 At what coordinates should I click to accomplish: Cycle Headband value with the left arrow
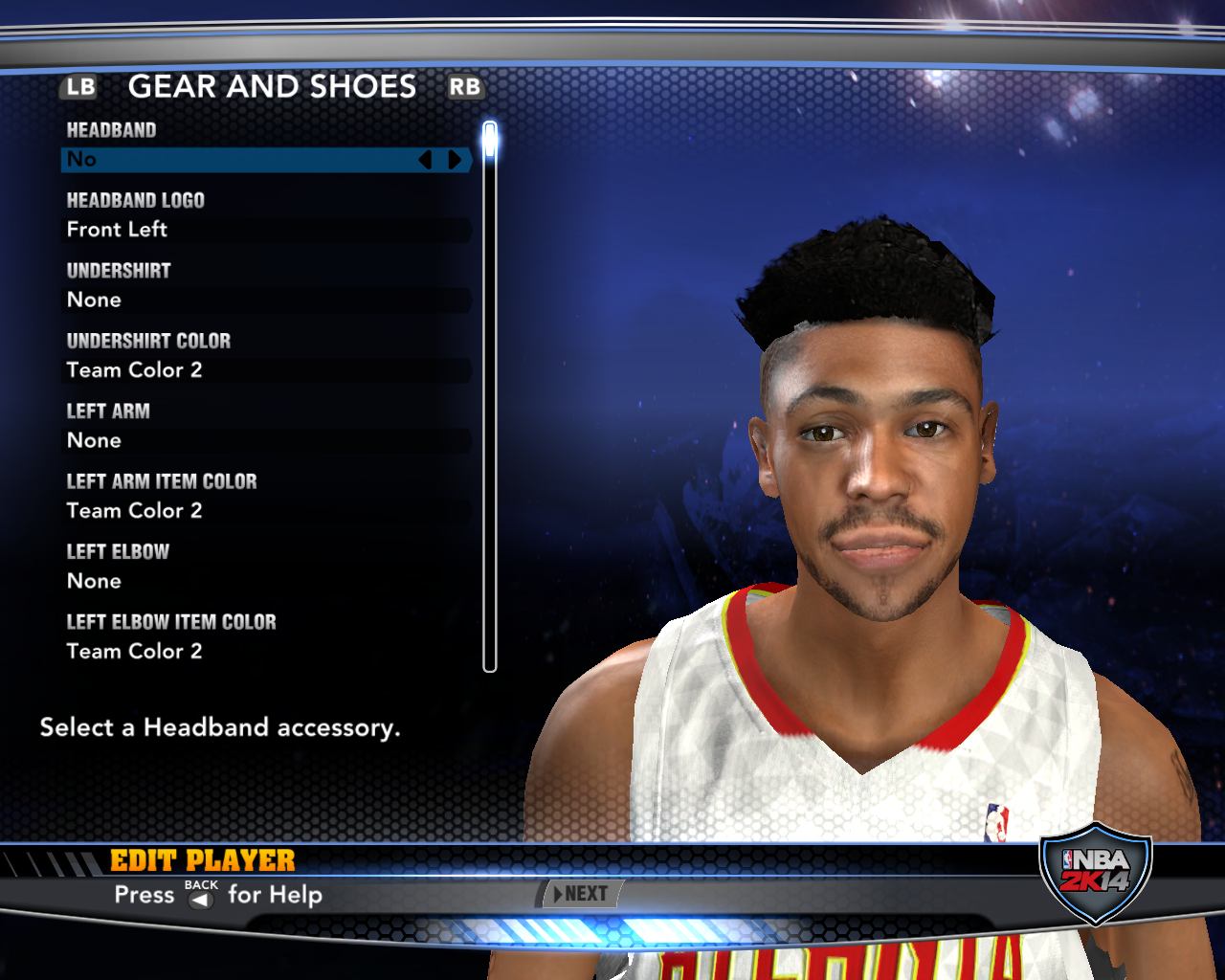(426, 160)
